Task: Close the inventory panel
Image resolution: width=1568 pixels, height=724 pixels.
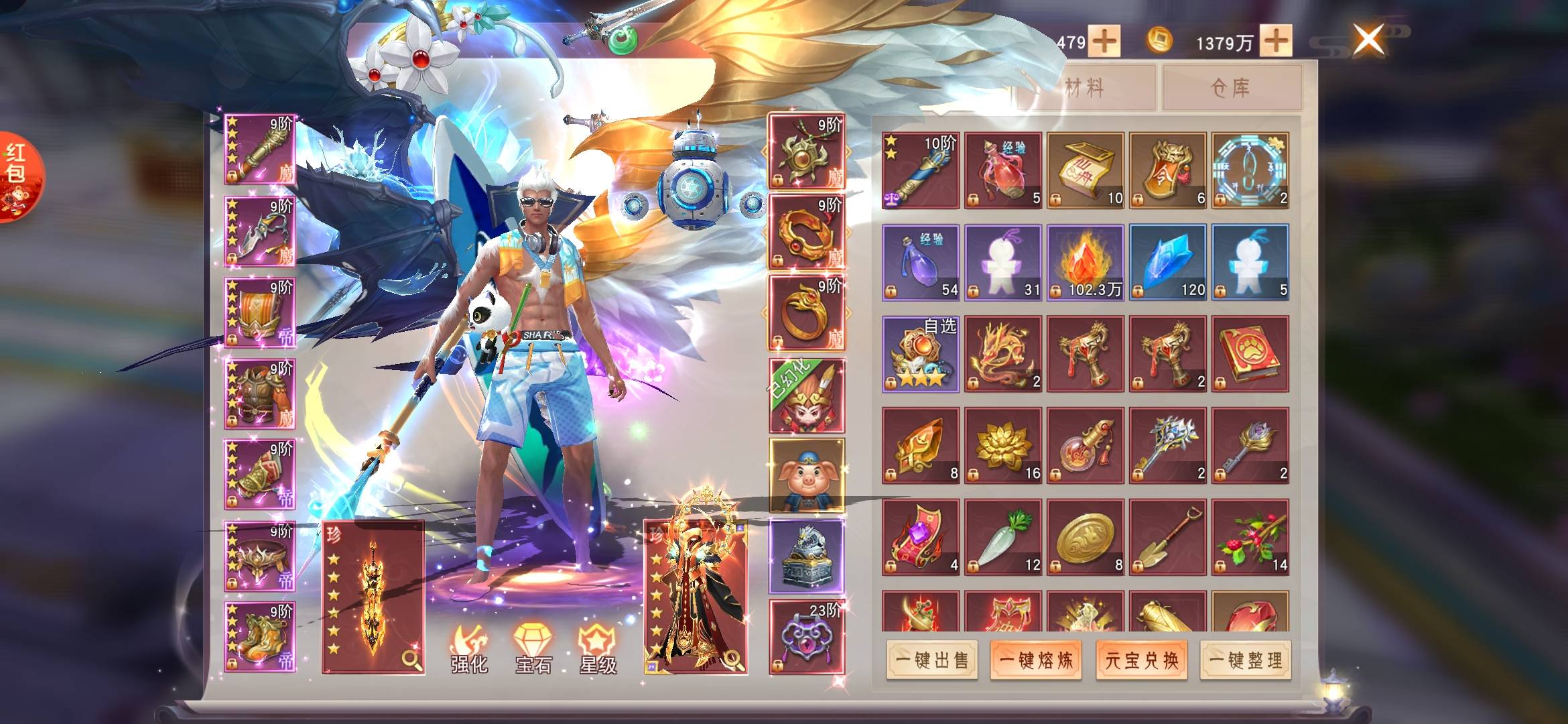Action: [1368, 39]
